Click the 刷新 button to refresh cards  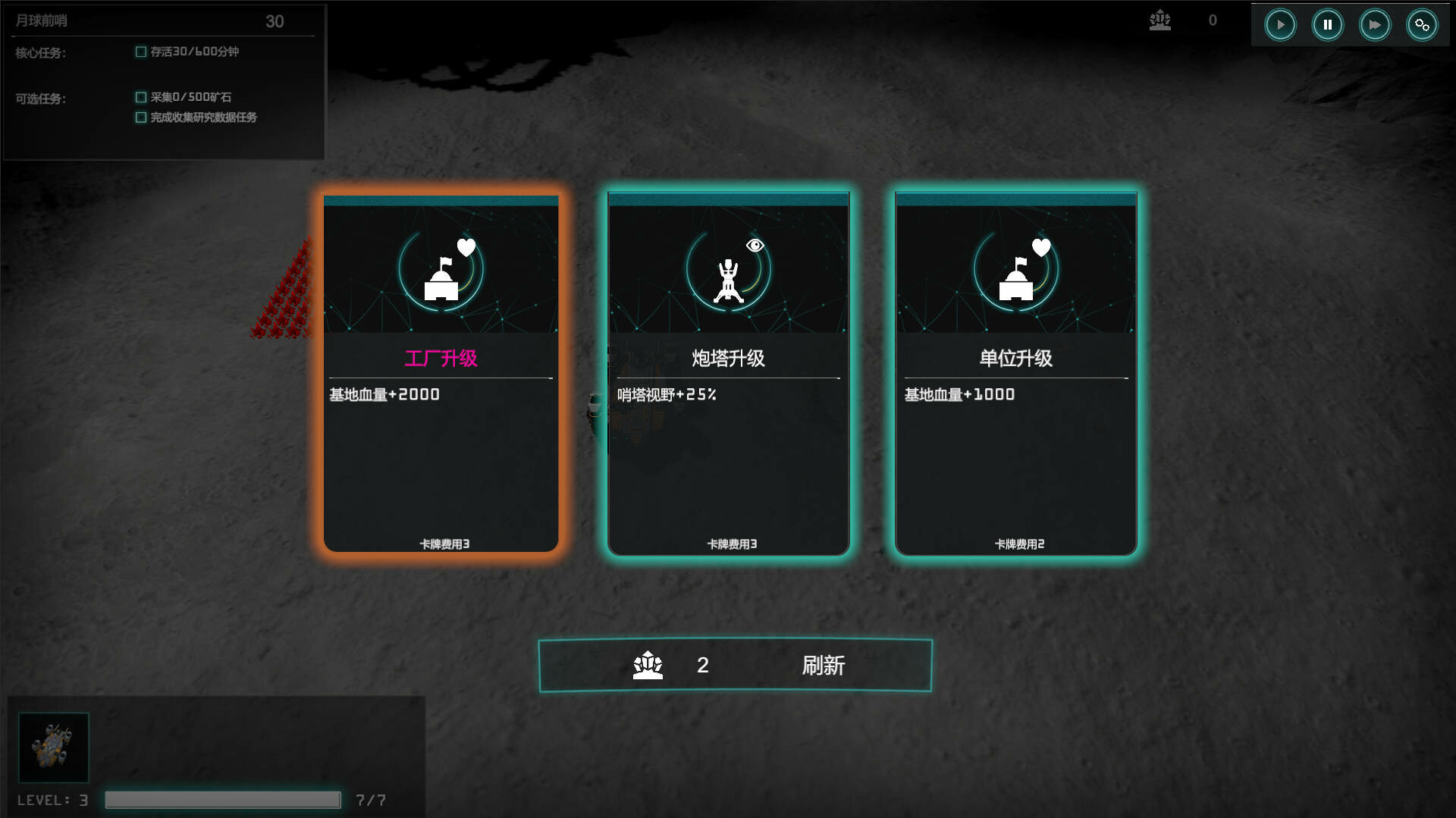(x=824, y=665)
